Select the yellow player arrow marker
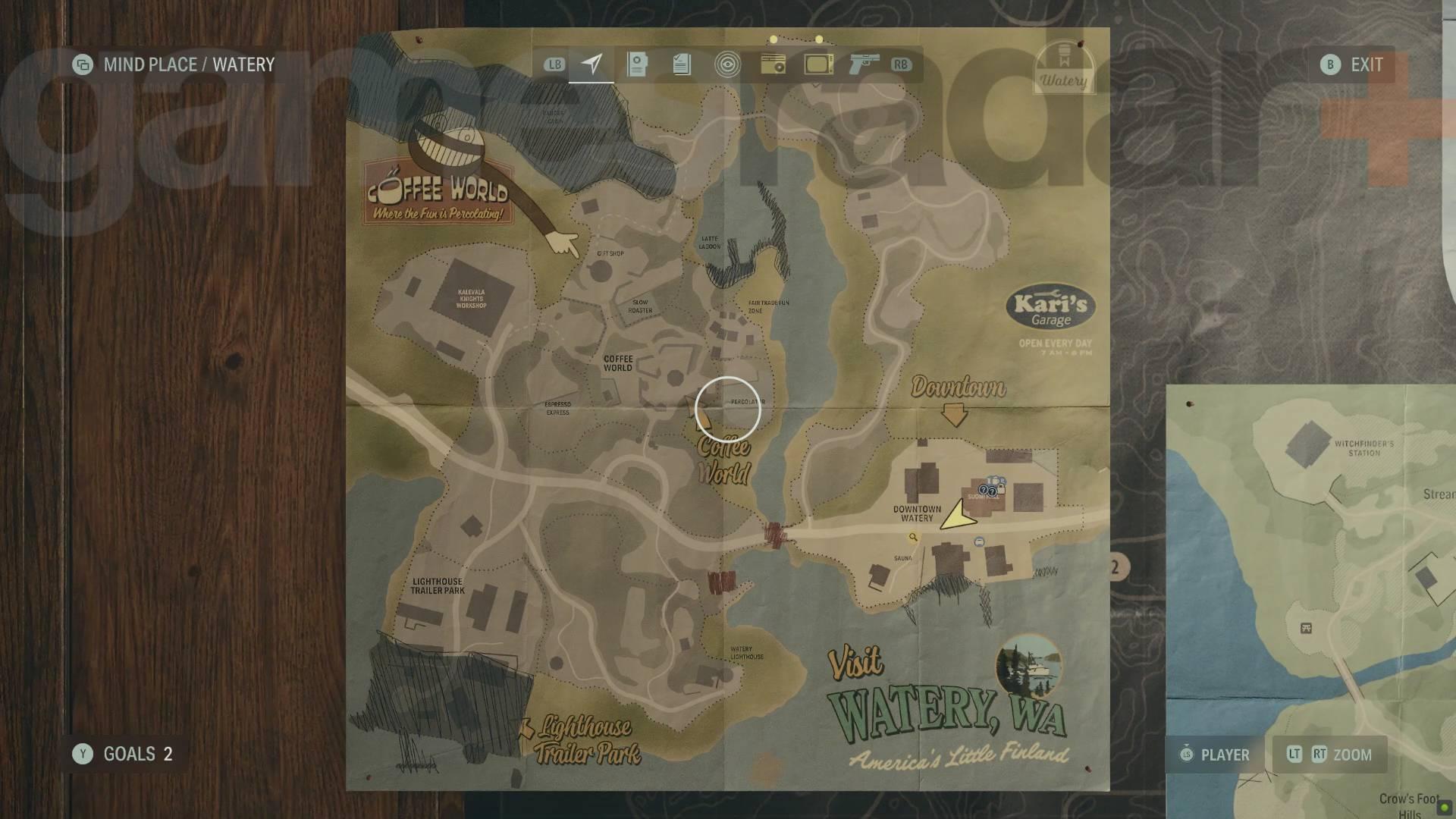 coord(958,516)
